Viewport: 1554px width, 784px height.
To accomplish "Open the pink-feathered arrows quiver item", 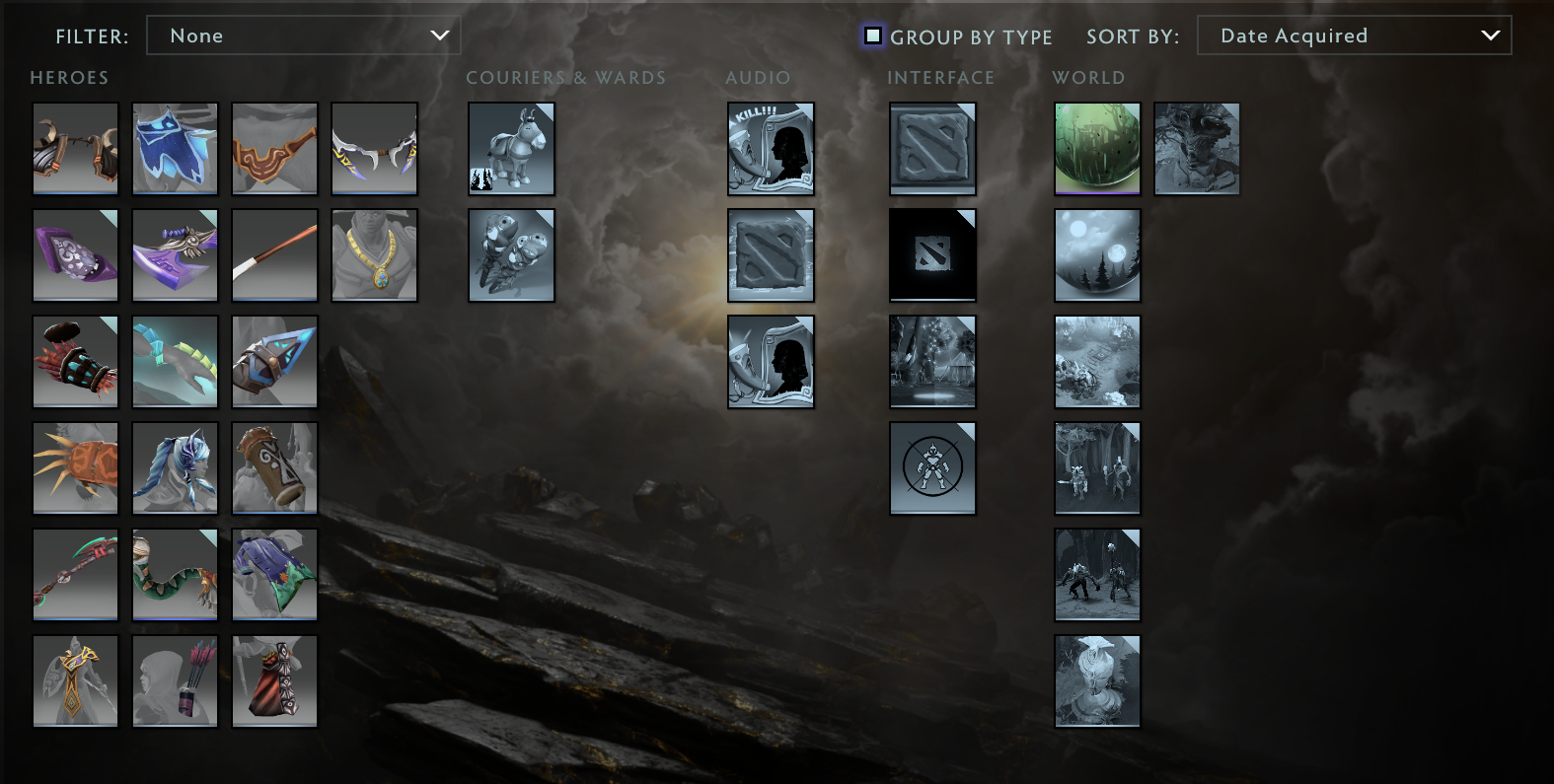I will click(x=175, y=680).
